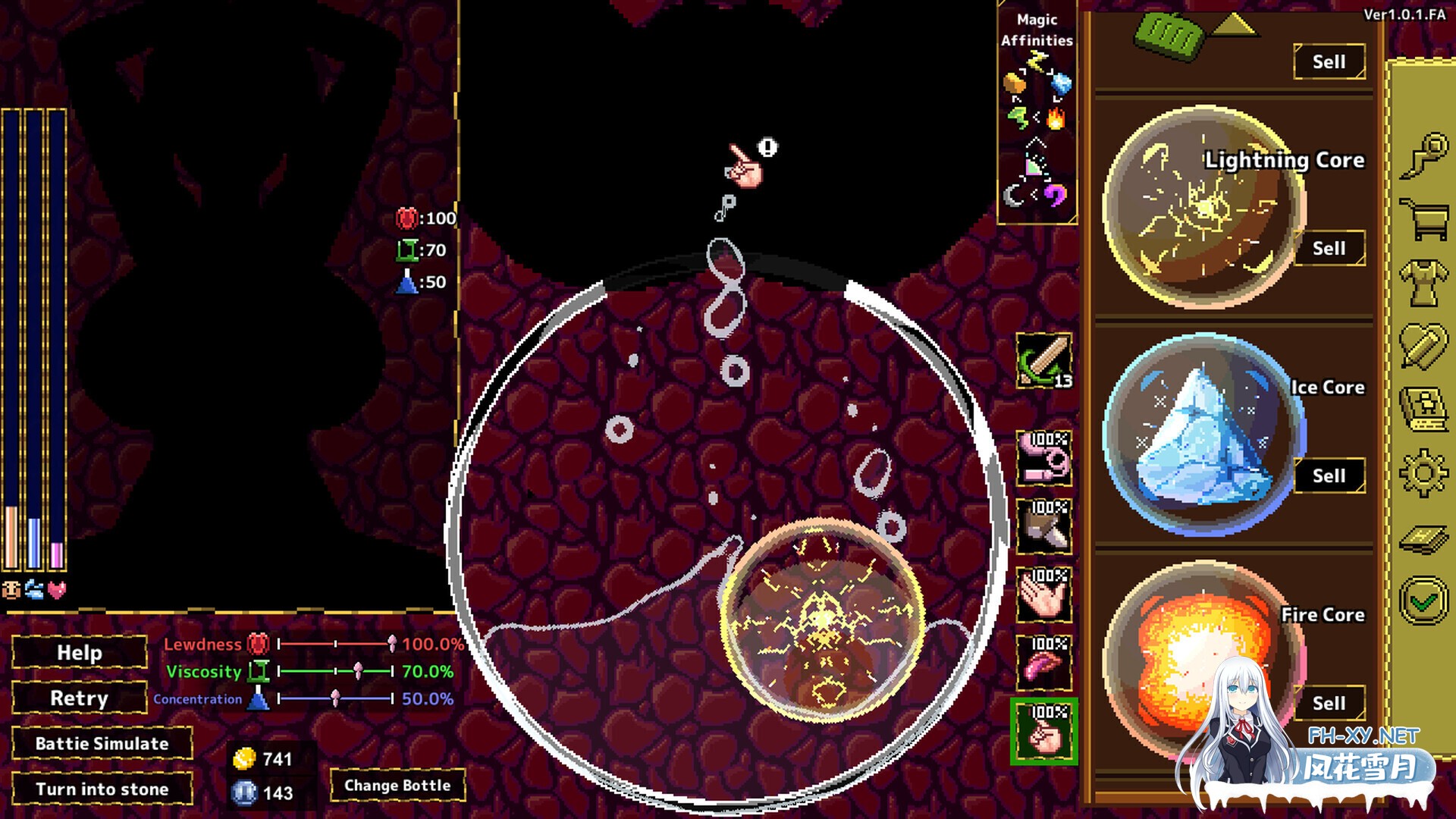Sell the Lightning Core

tap(1329, 248)
